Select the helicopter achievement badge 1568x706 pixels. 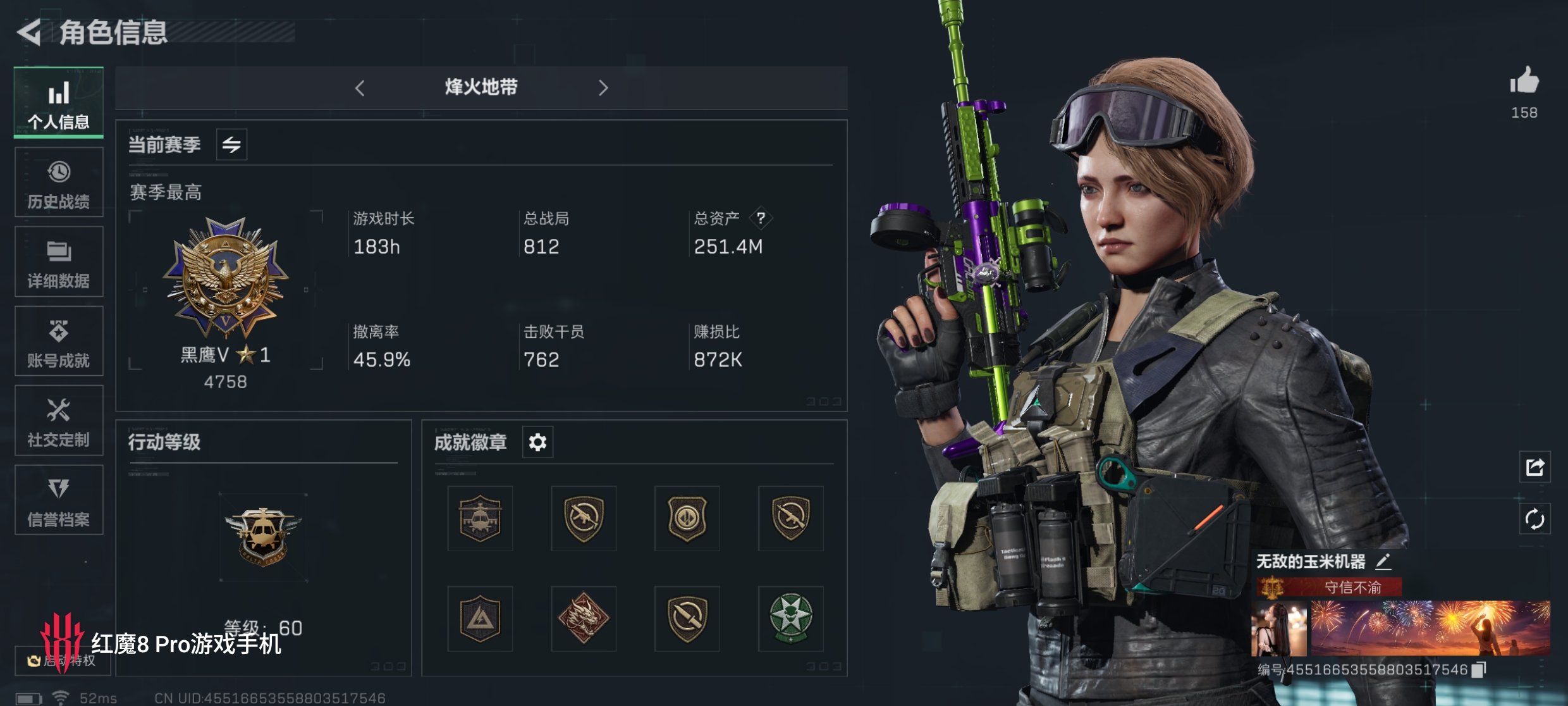[480, 519]
